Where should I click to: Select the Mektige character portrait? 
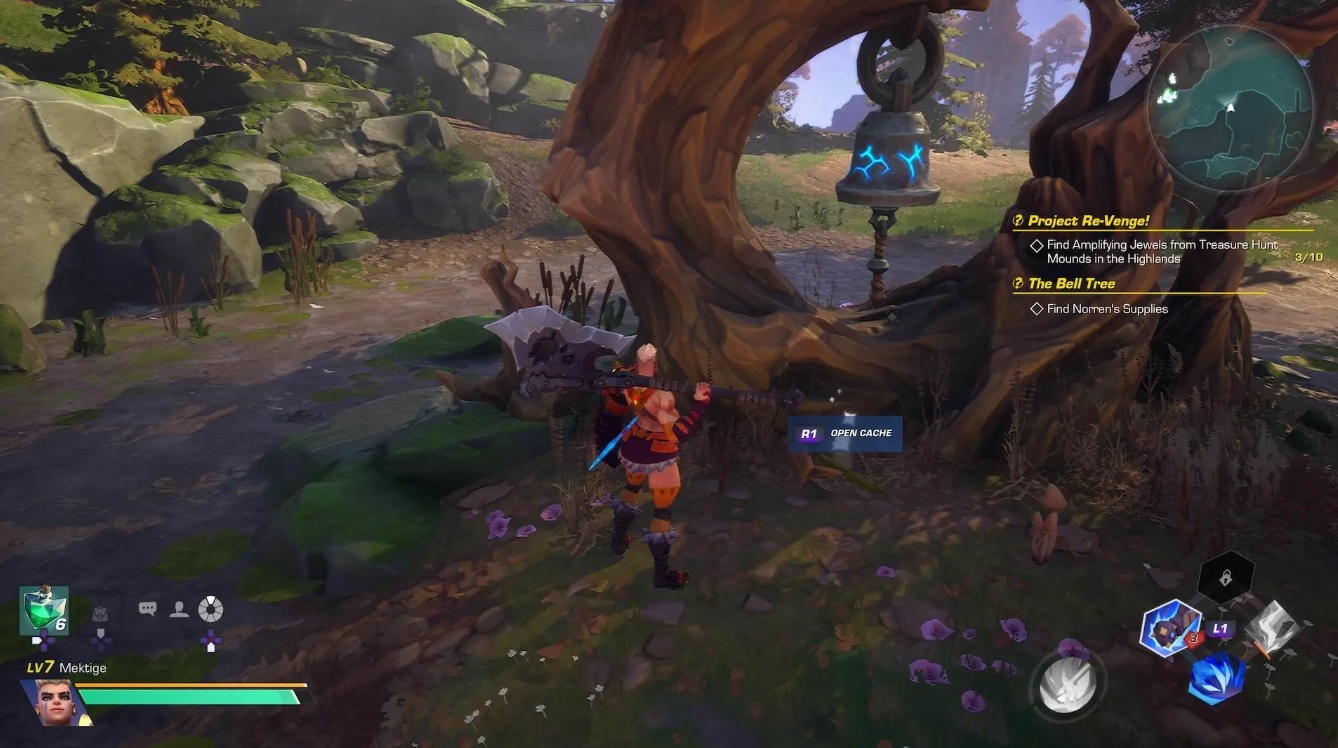[x=54, y=701]
